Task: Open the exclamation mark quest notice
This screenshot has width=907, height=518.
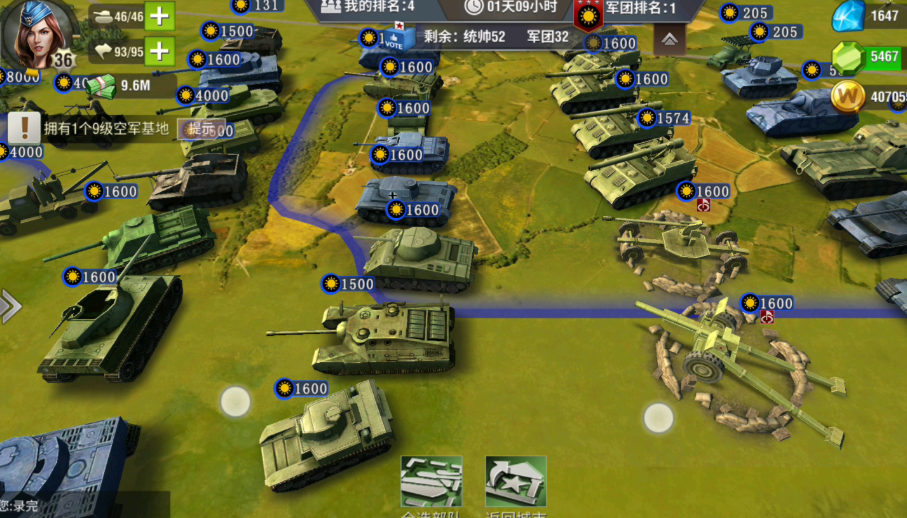Action: point(23,127)
